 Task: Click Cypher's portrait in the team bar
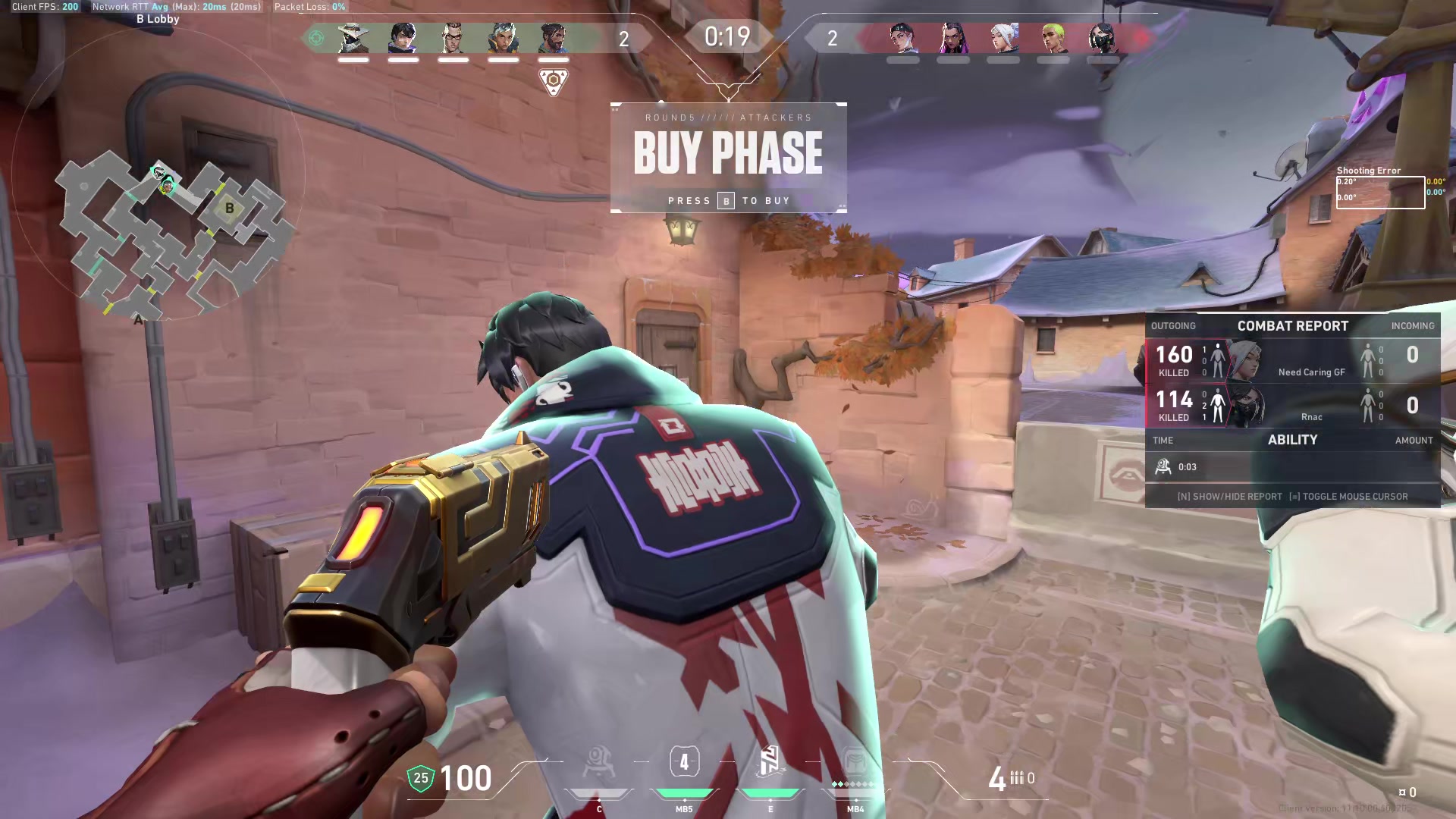(x=353, y=38)
